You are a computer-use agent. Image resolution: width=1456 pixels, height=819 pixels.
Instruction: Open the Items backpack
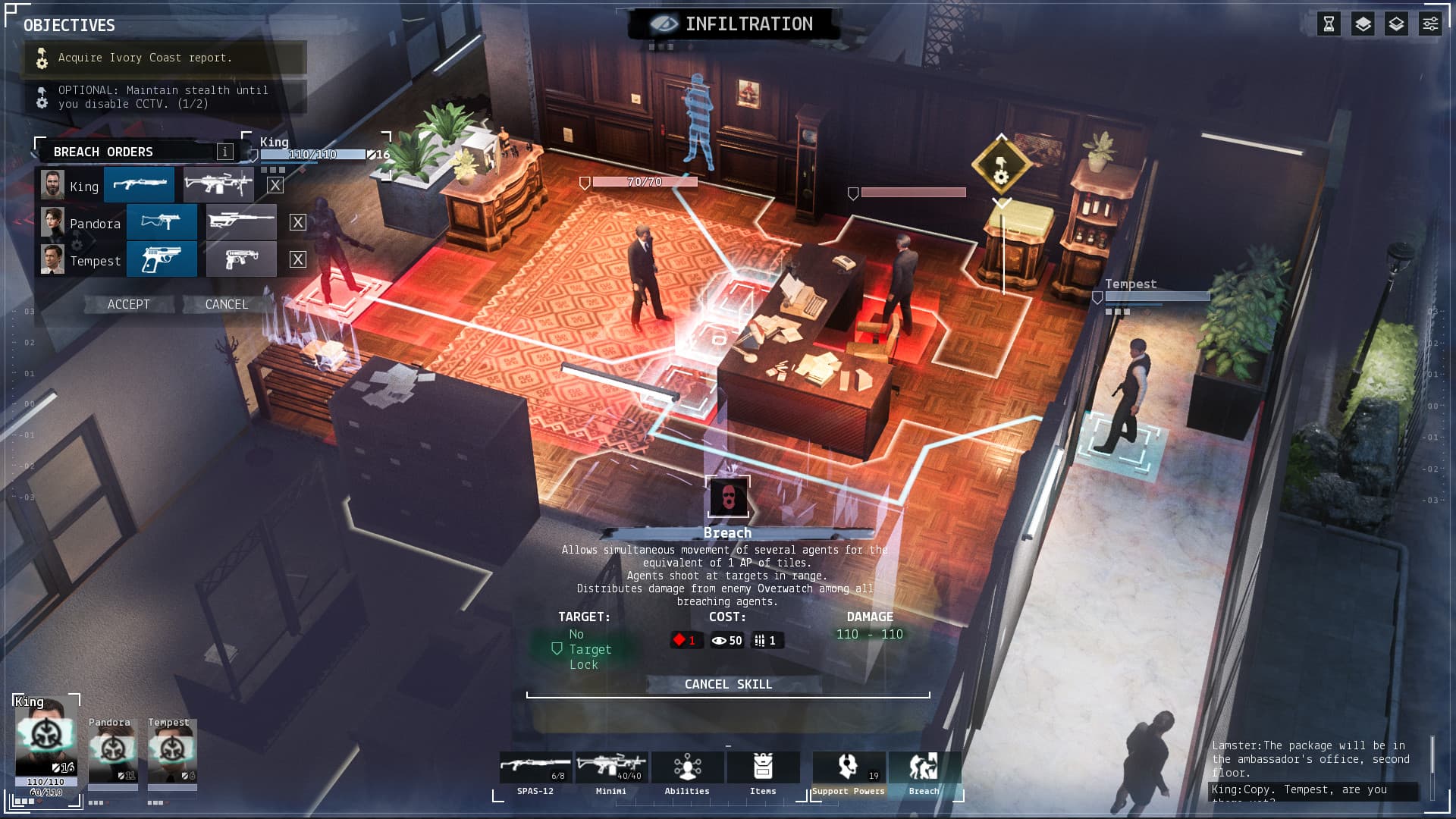pos(763,767)
